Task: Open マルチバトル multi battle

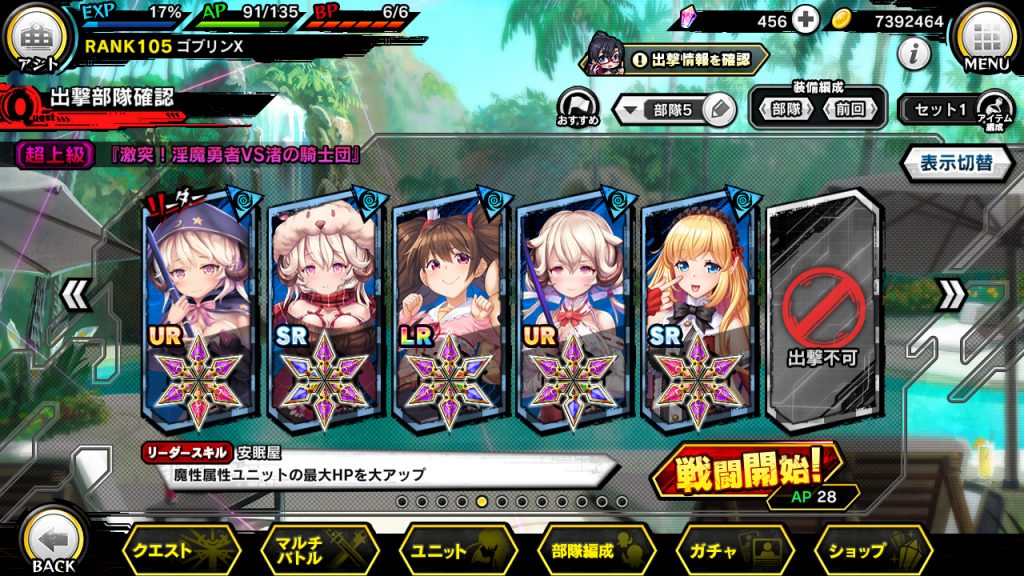Action: [x=319, y=550]
